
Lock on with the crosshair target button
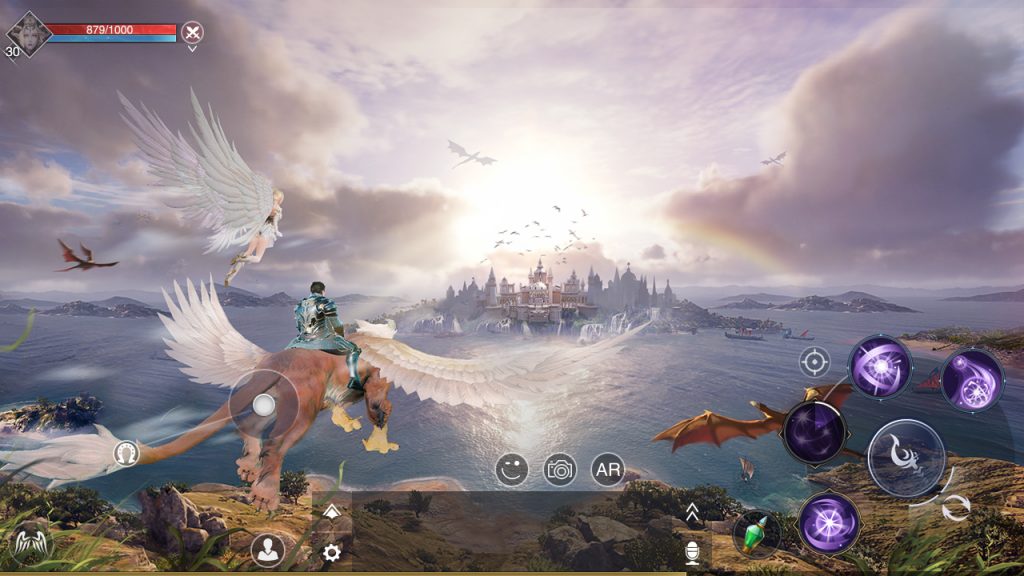pyautogui.click(x=814, y=361)
